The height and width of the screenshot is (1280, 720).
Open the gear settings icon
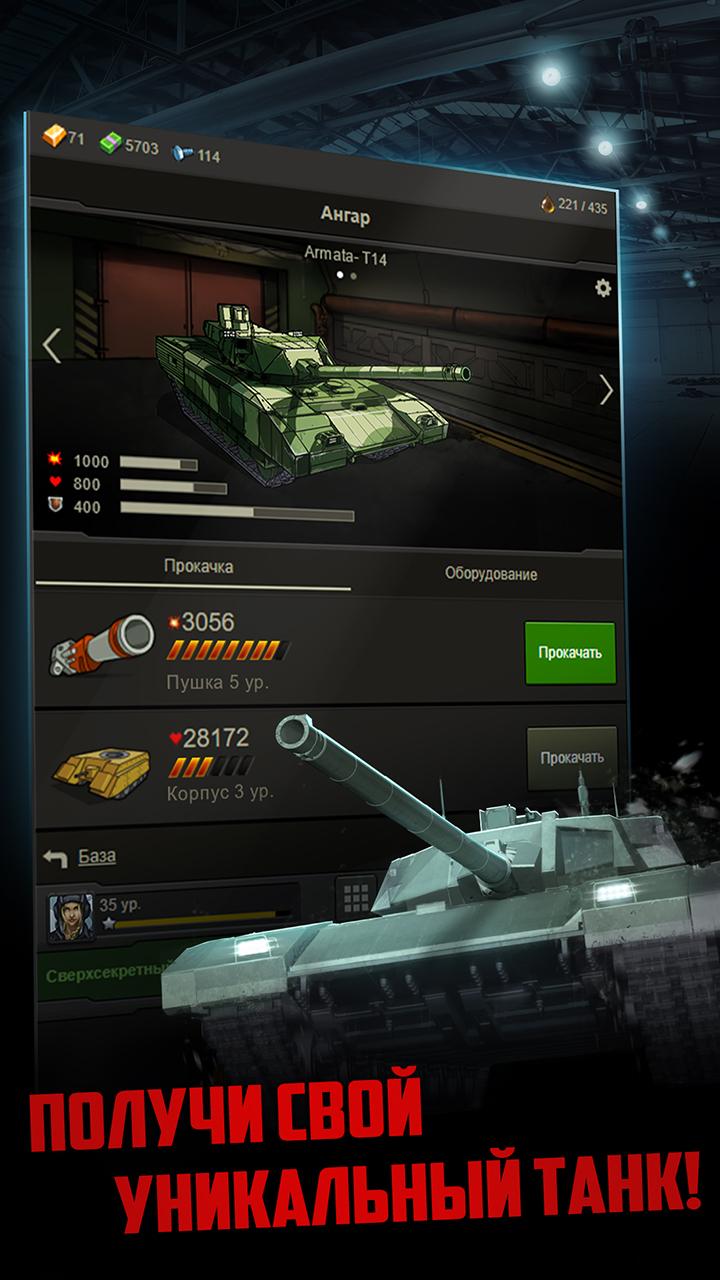click(x=603, y=288)
